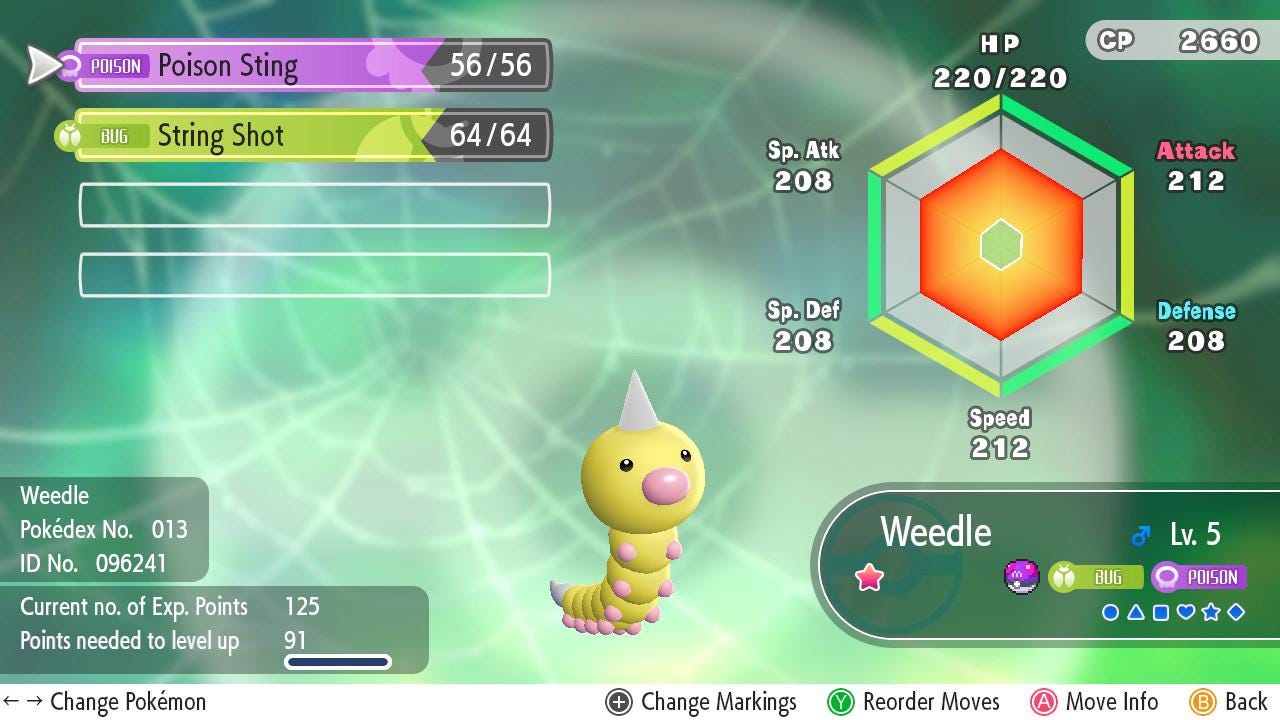Click the Master Ball icon beside Weedle's name
Screen dimensions: 1280x720
coord(1021,577)
